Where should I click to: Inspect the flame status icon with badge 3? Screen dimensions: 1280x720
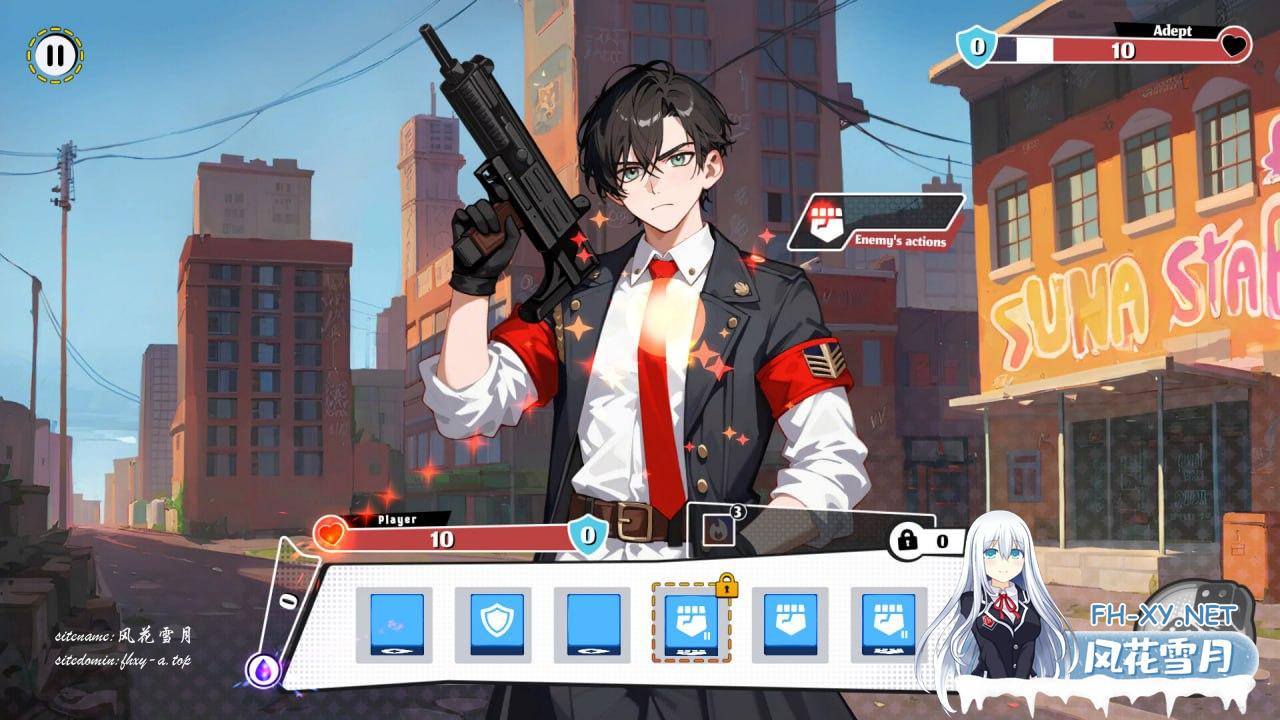(719, 531)
